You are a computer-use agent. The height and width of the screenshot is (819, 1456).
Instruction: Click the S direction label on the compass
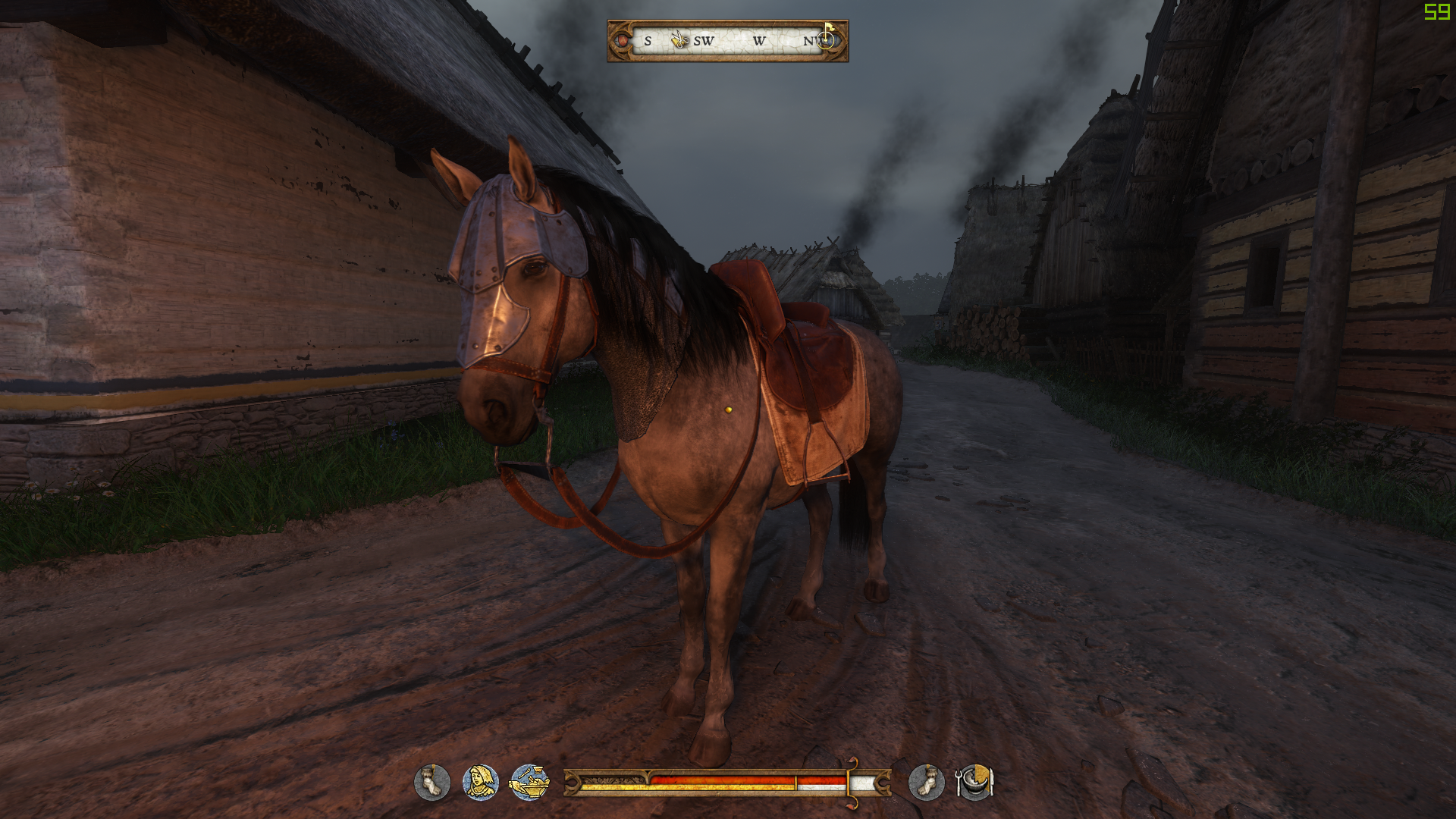pos(647,41)
